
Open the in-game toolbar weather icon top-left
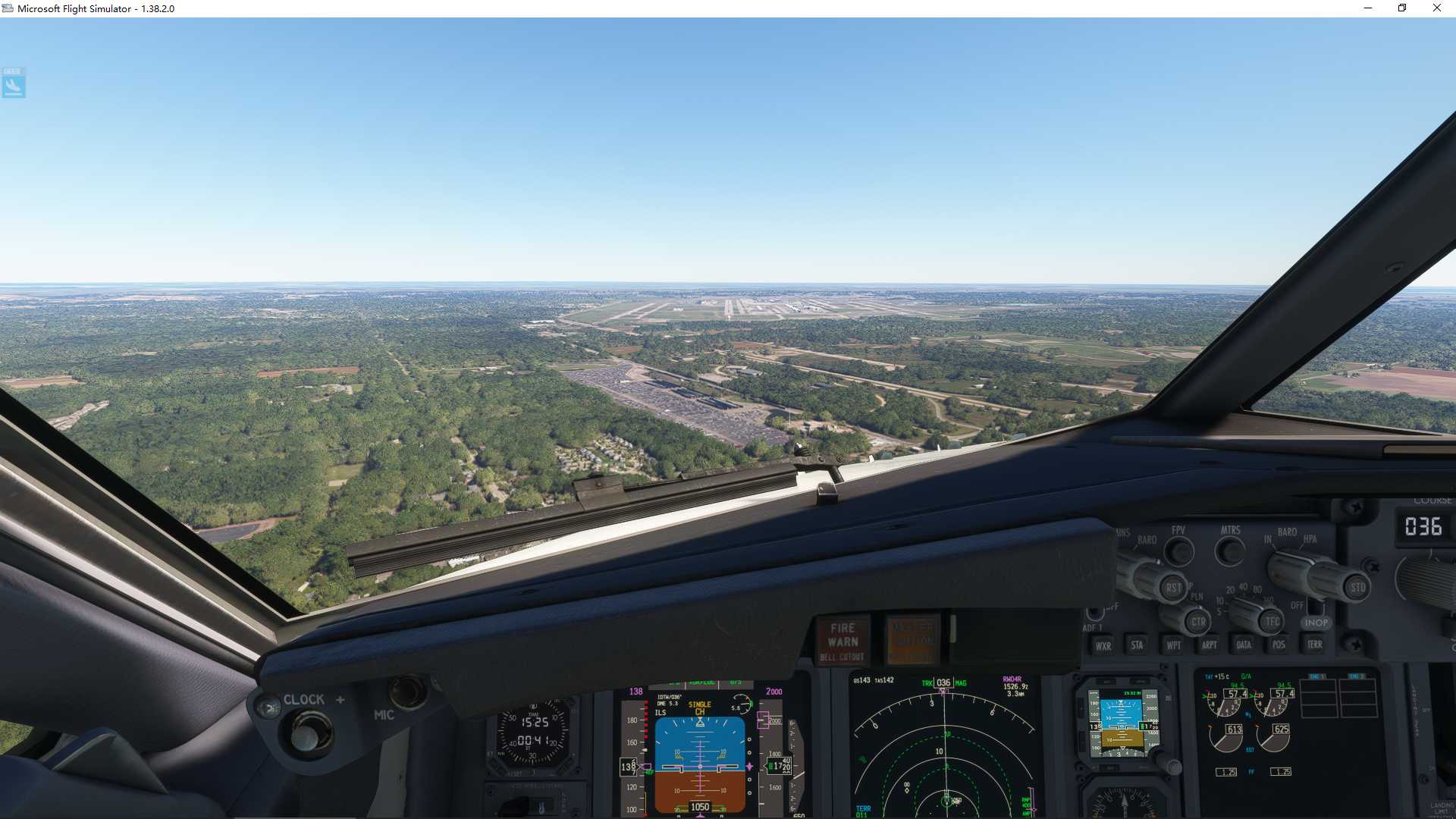13,83
